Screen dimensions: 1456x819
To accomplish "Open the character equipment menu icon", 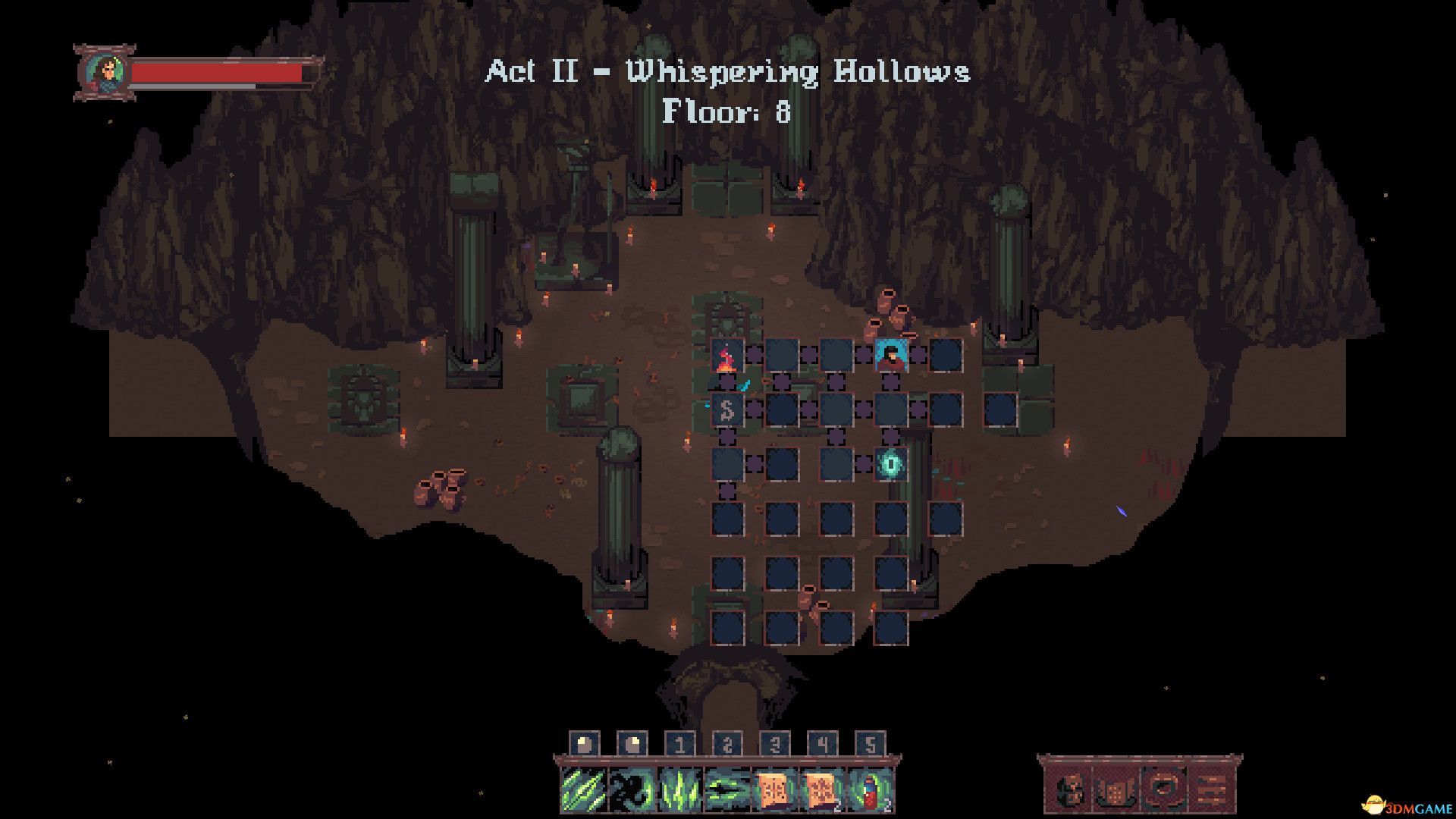I will click(x=1069, y=791).
